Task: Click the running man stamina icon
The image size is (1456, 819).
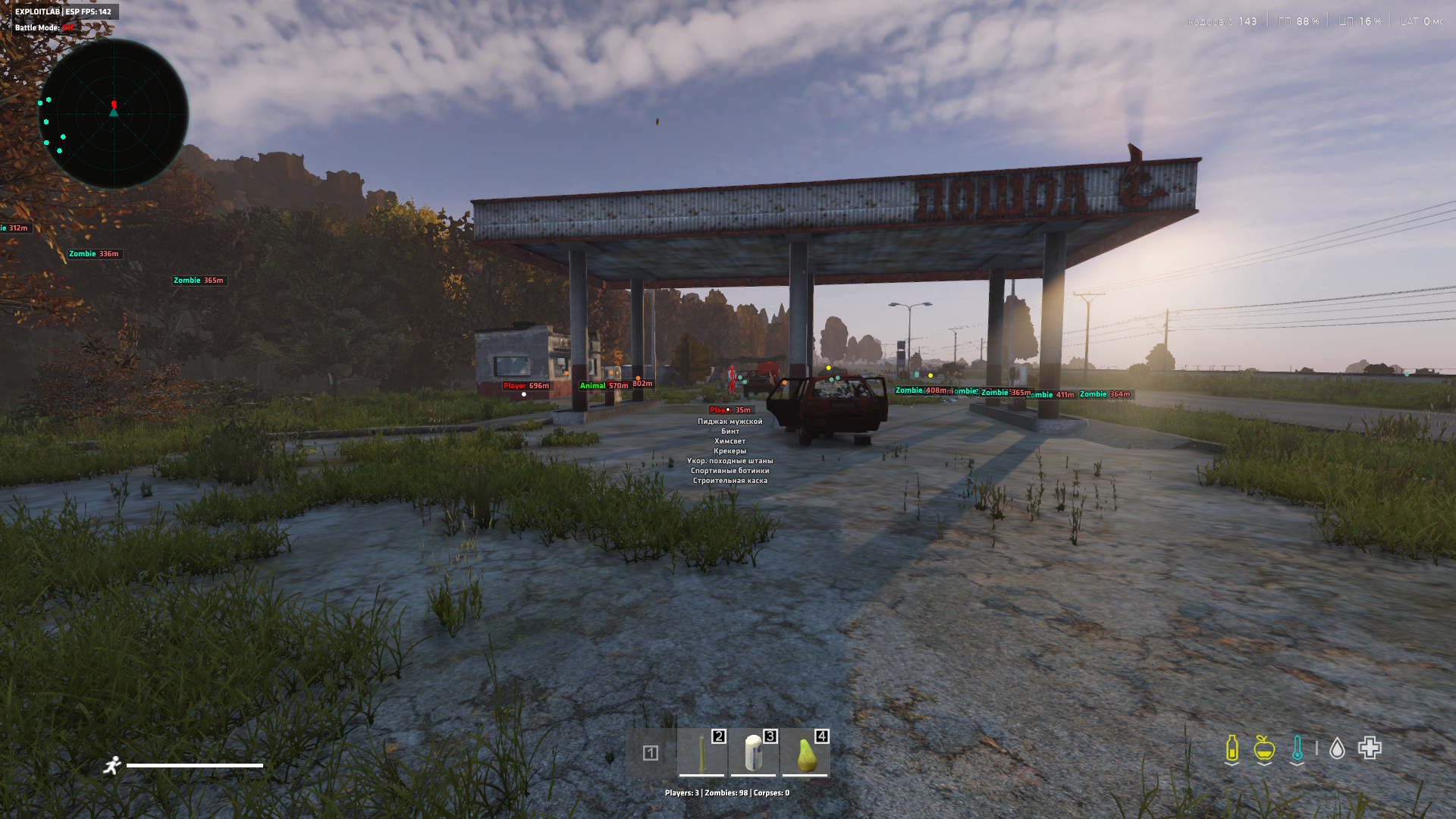Action: pyautogui.click(x=112, y=765)
